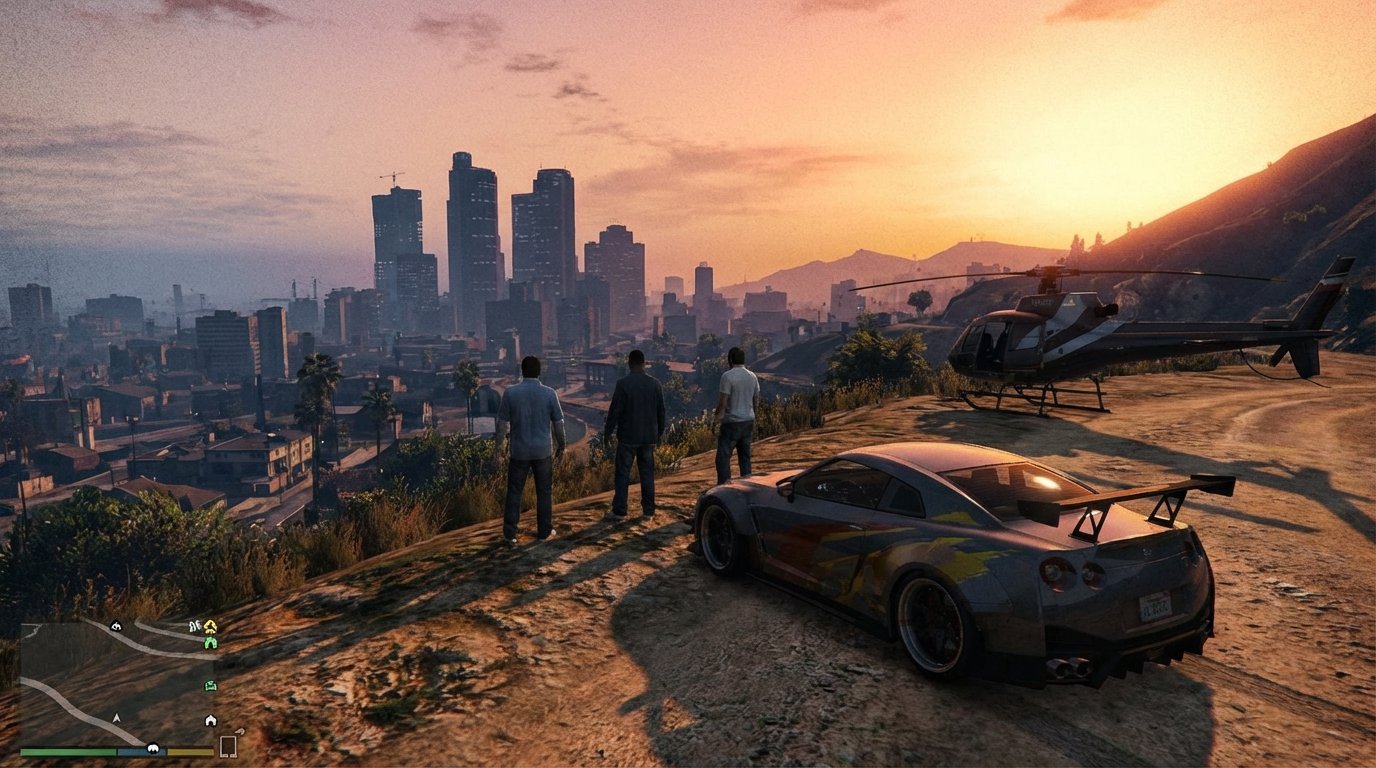Select the green character icon beside the minimap
The image size is (1376, 768).
211,643
